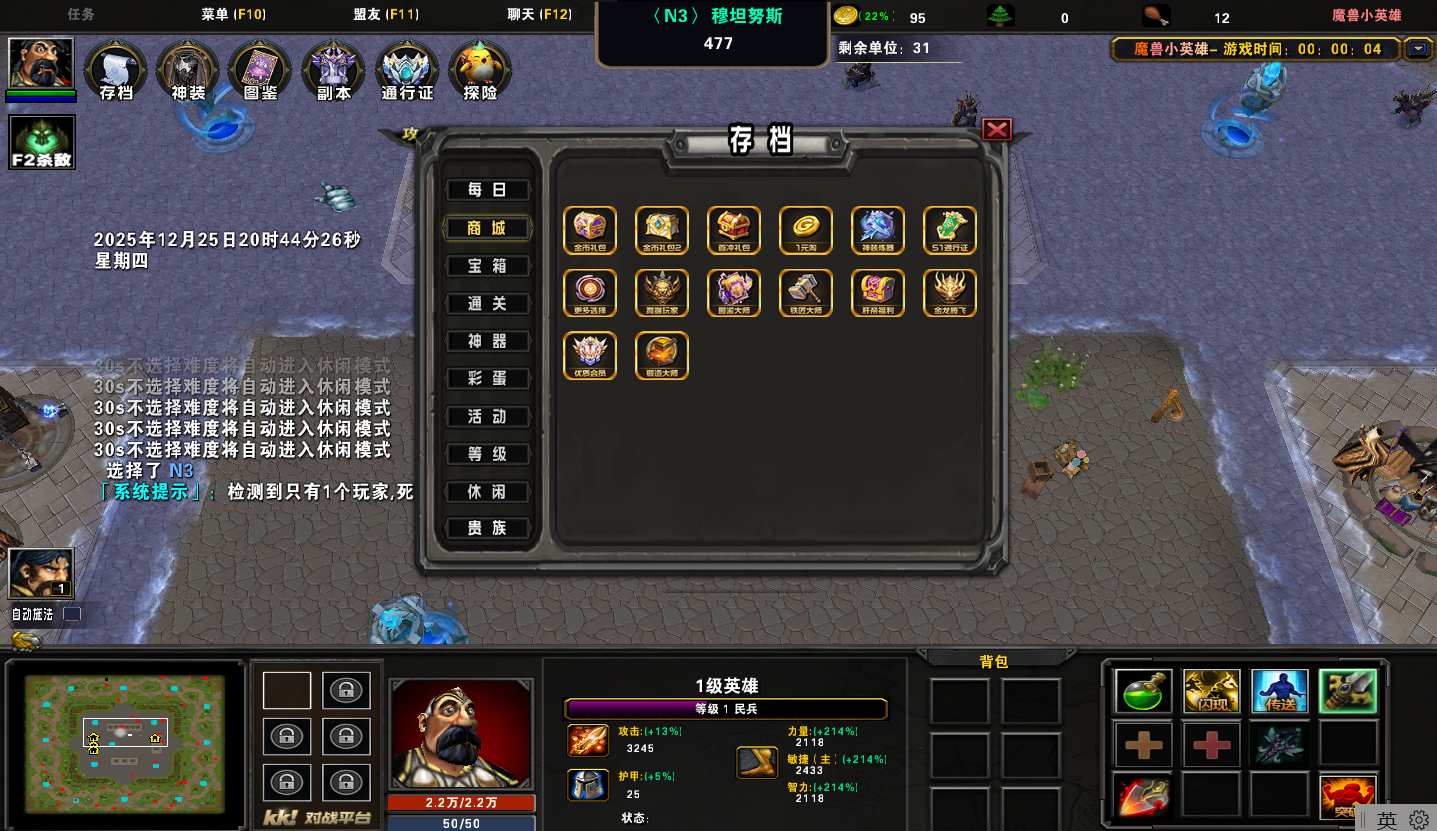Activate the 闪现 blink ability

coord(1212,691)
